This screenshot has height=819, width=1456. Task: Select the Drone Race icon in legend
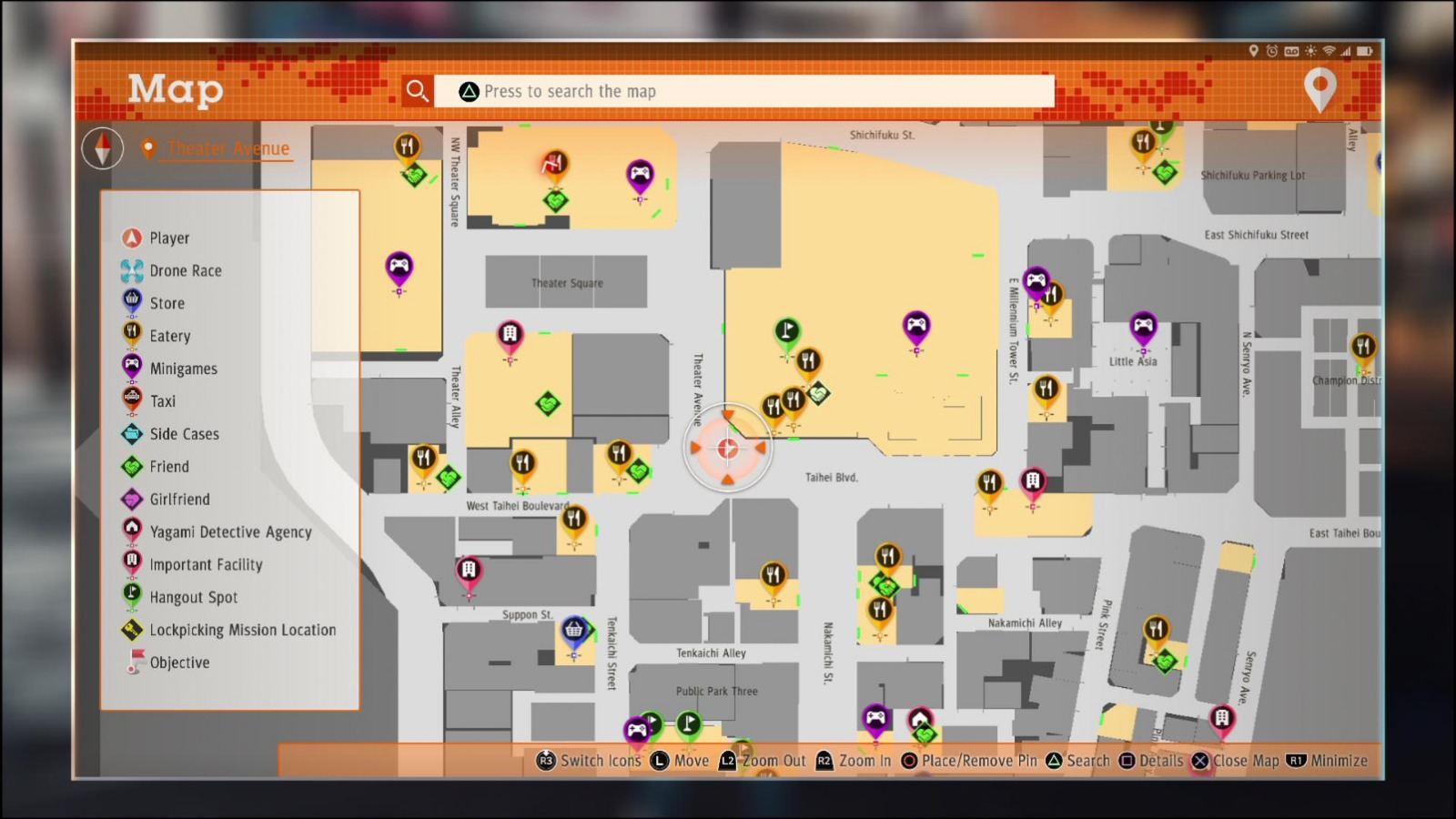click(131, 270)
